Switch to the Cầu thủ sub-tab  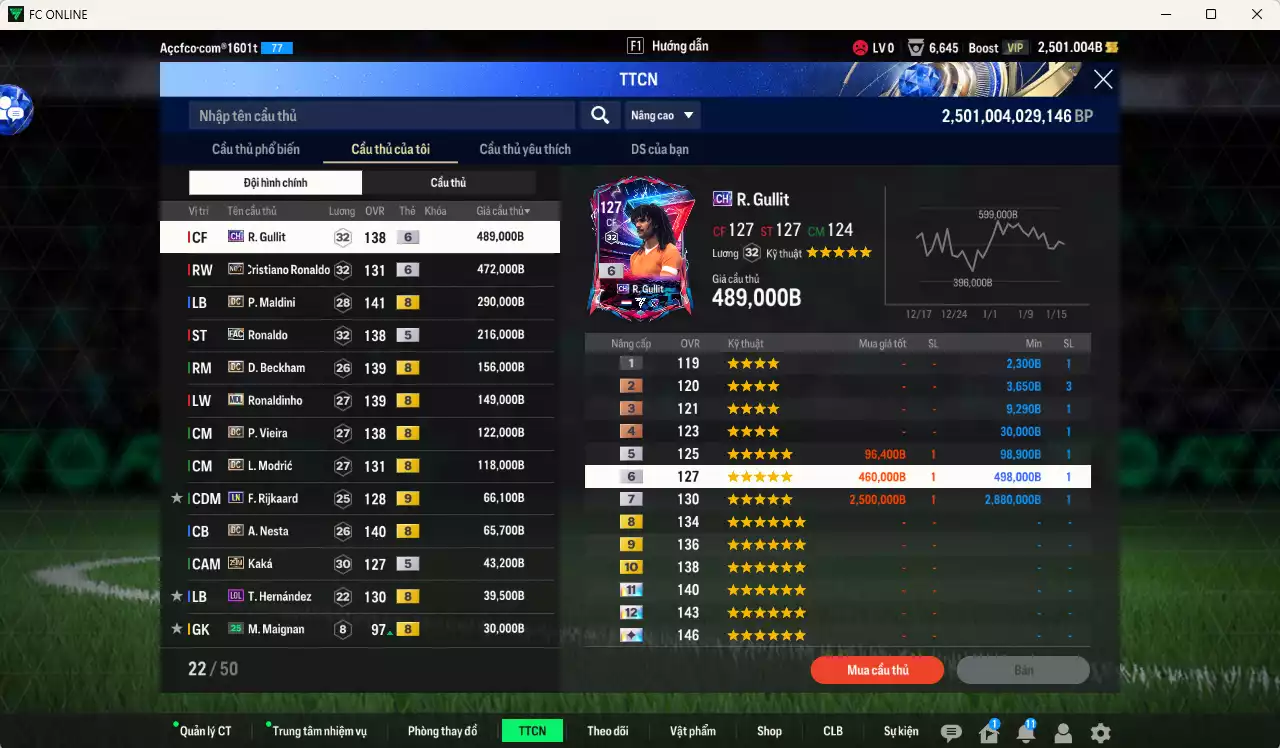(448, 182)
